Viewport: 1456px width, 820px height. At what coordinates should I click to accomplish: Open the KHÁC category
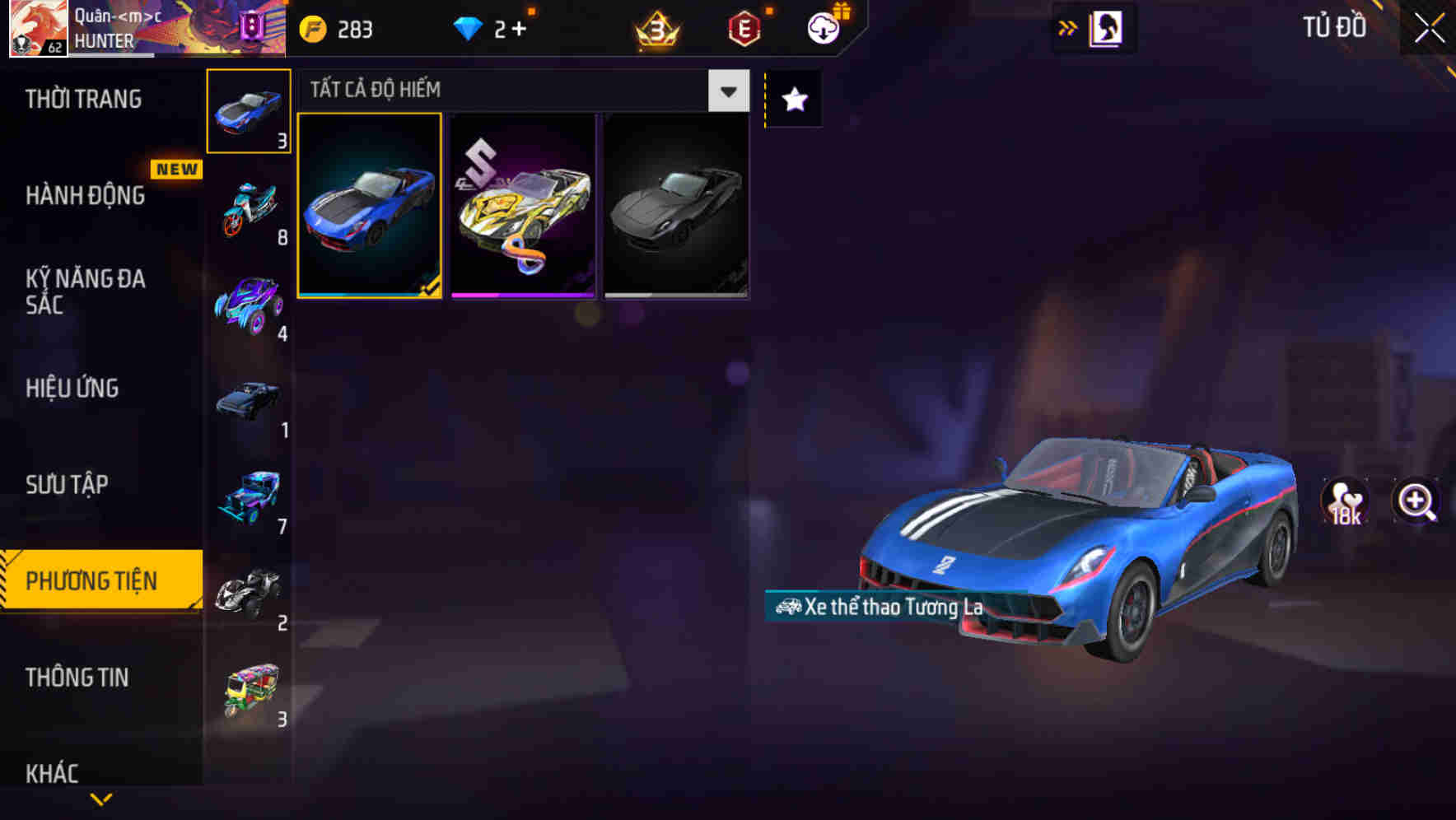coord(54,773)
